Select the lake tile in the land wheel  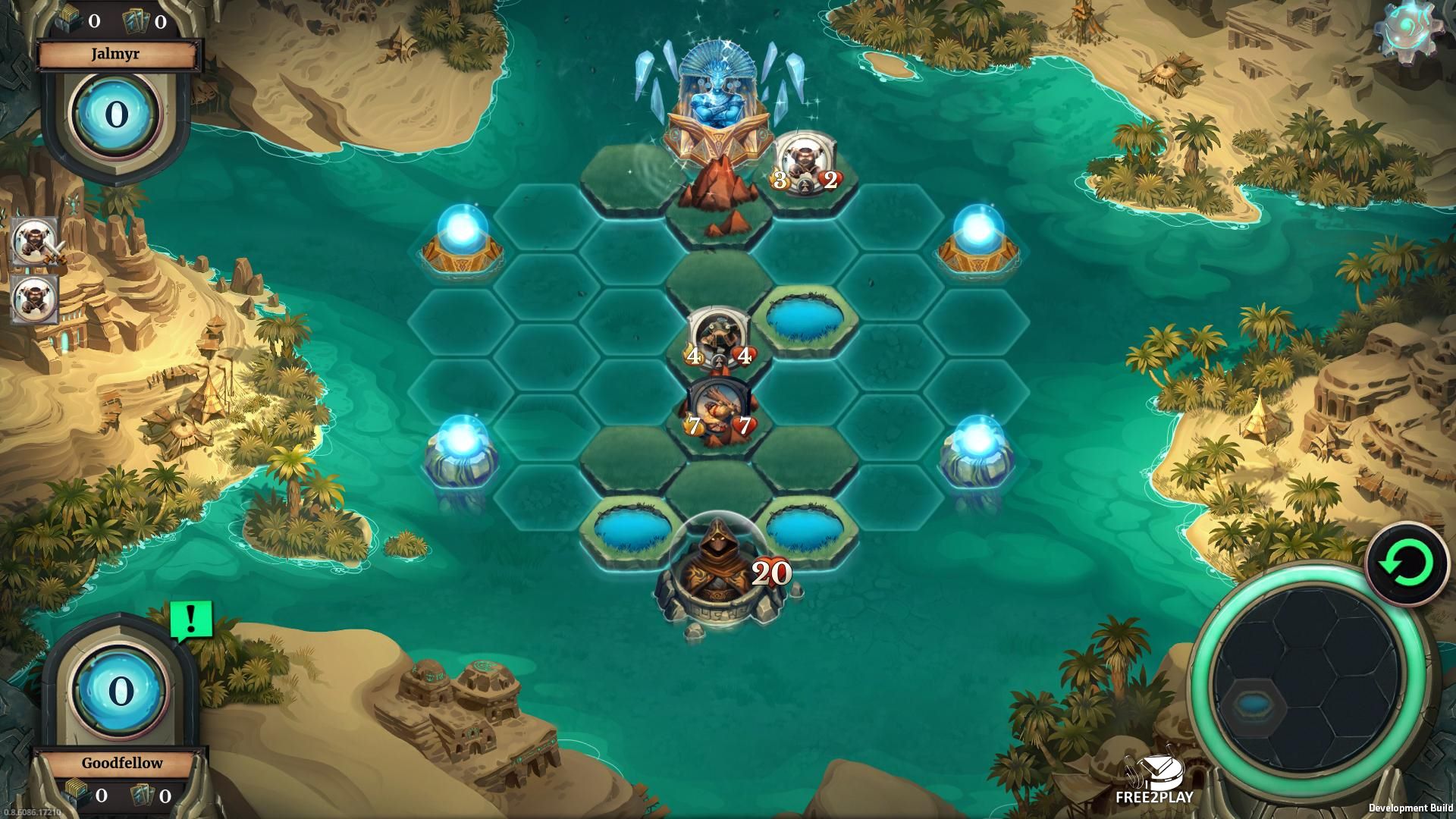1254,705
